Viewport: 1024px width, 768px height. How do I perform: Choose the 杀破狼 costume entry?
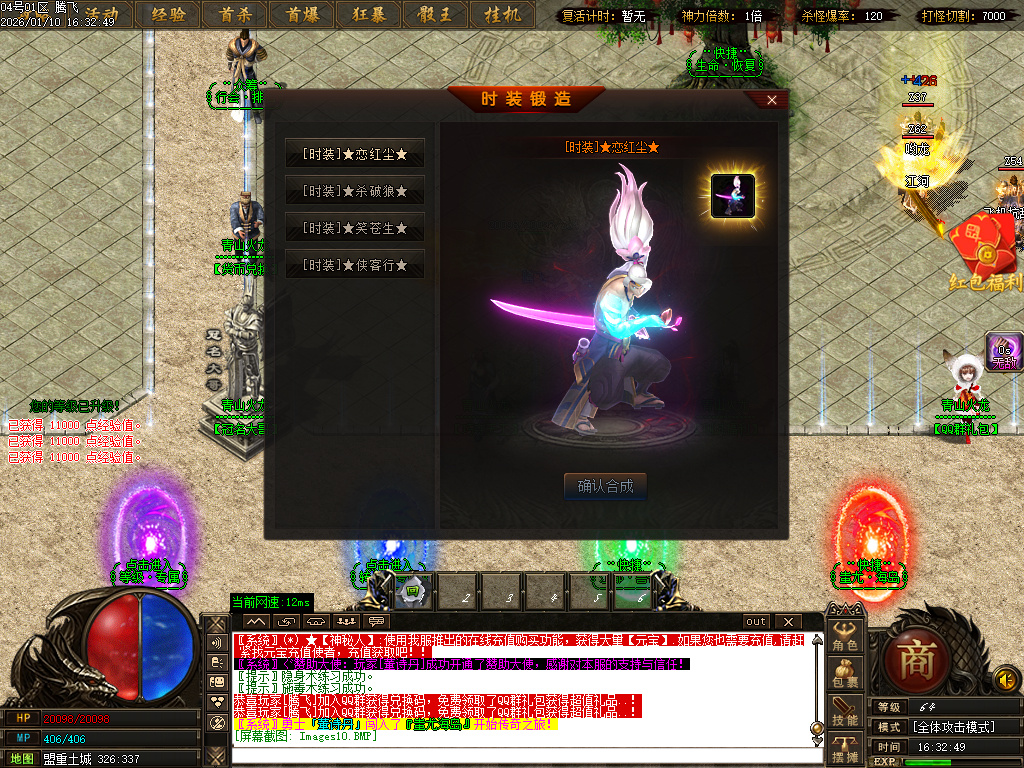pos(355,190)
